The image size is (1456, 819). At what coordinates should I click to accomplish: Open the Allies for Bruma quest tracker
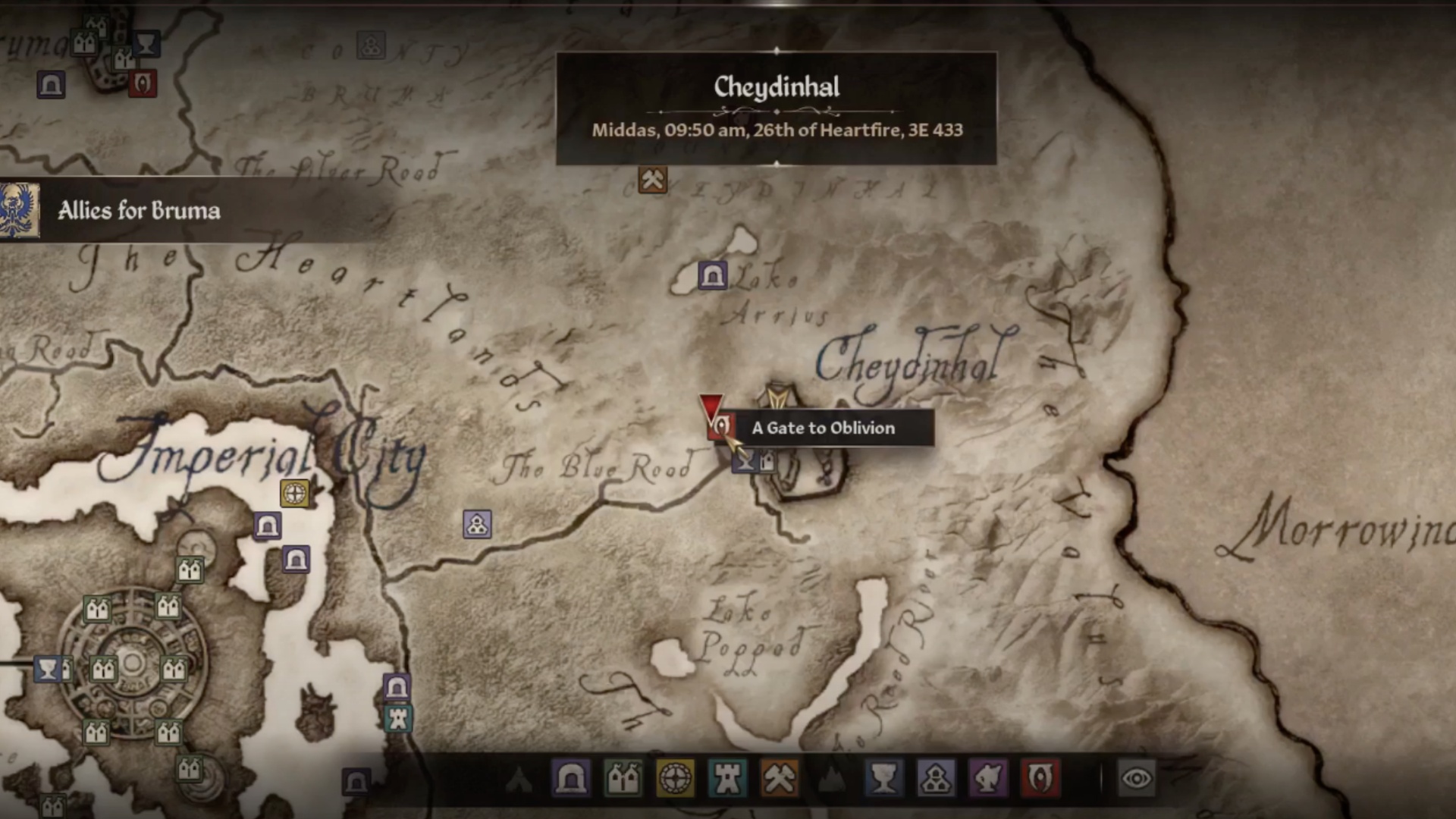[x=139, y=210]
